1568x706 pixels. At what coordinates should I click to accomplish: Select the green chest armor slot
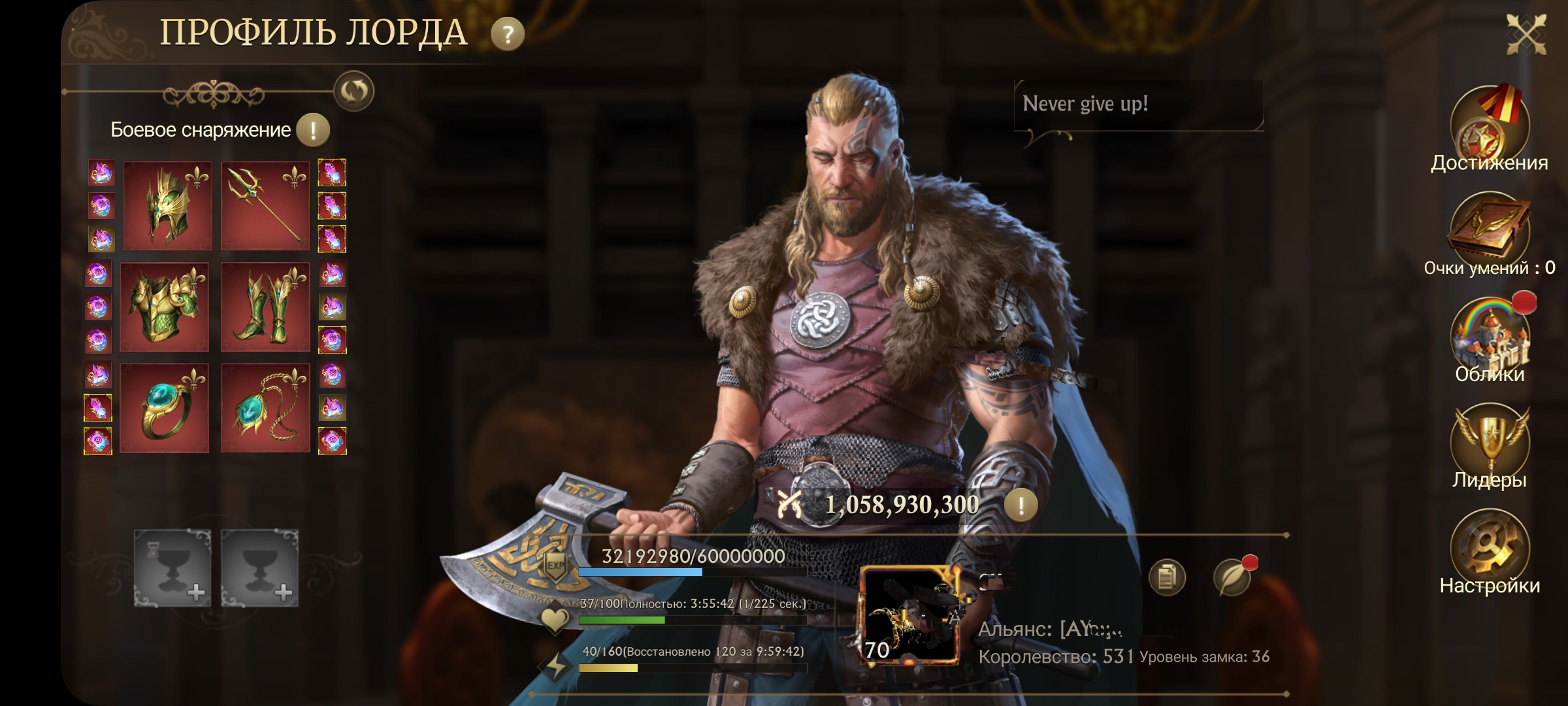(165, 307)
